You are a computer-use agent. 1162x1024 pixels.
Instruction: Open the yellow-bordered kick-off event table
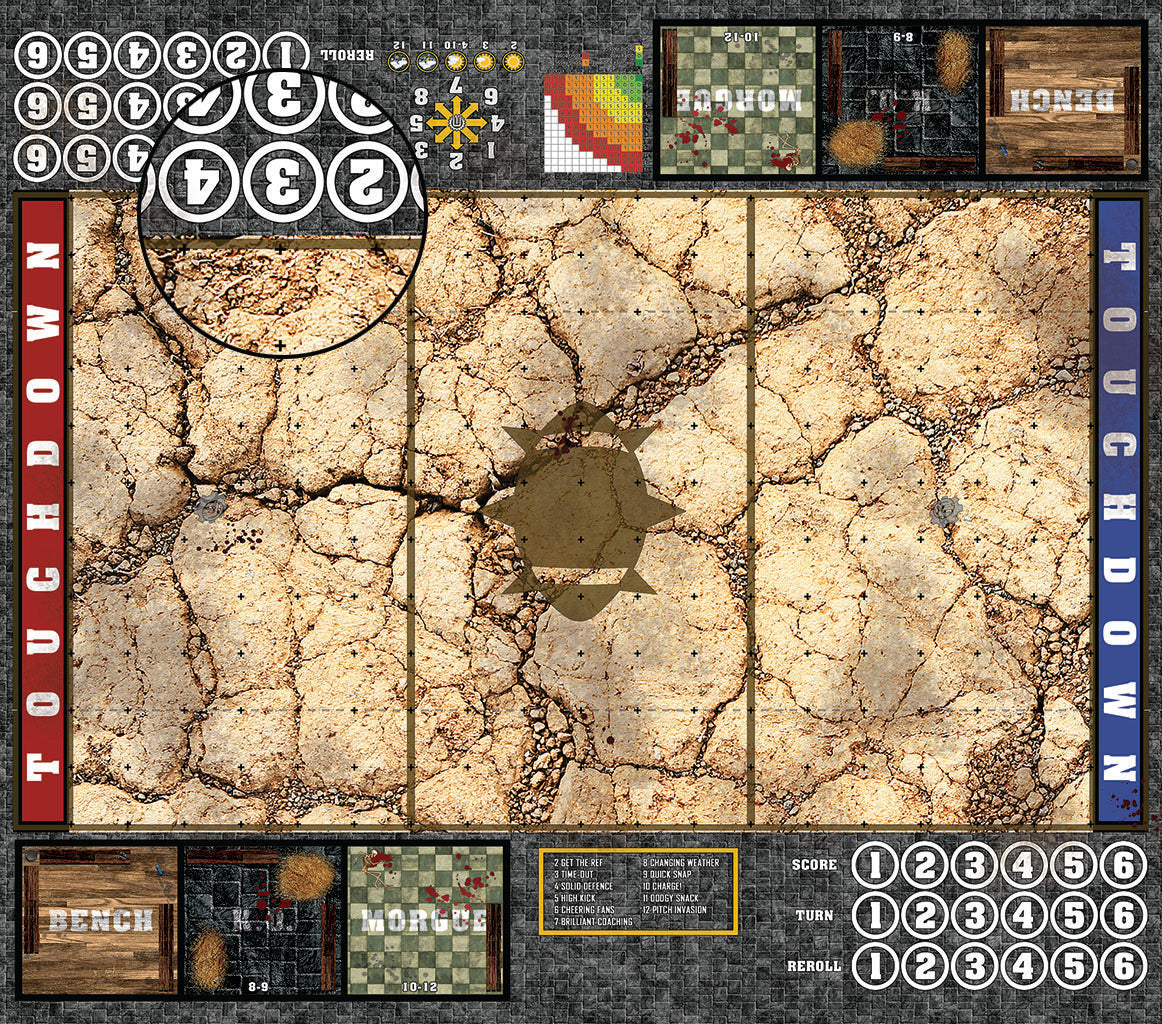click(638, 891)
